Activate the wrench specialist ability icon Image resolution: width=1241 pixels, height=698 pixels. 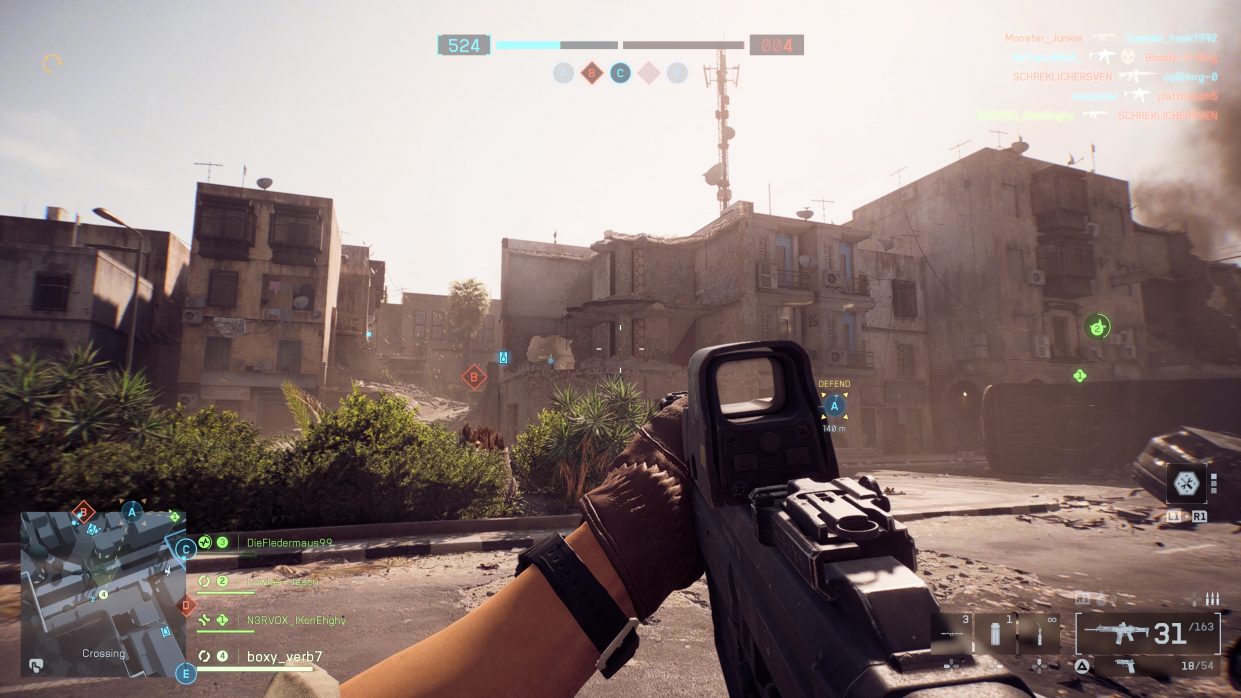coord(1186,483)
